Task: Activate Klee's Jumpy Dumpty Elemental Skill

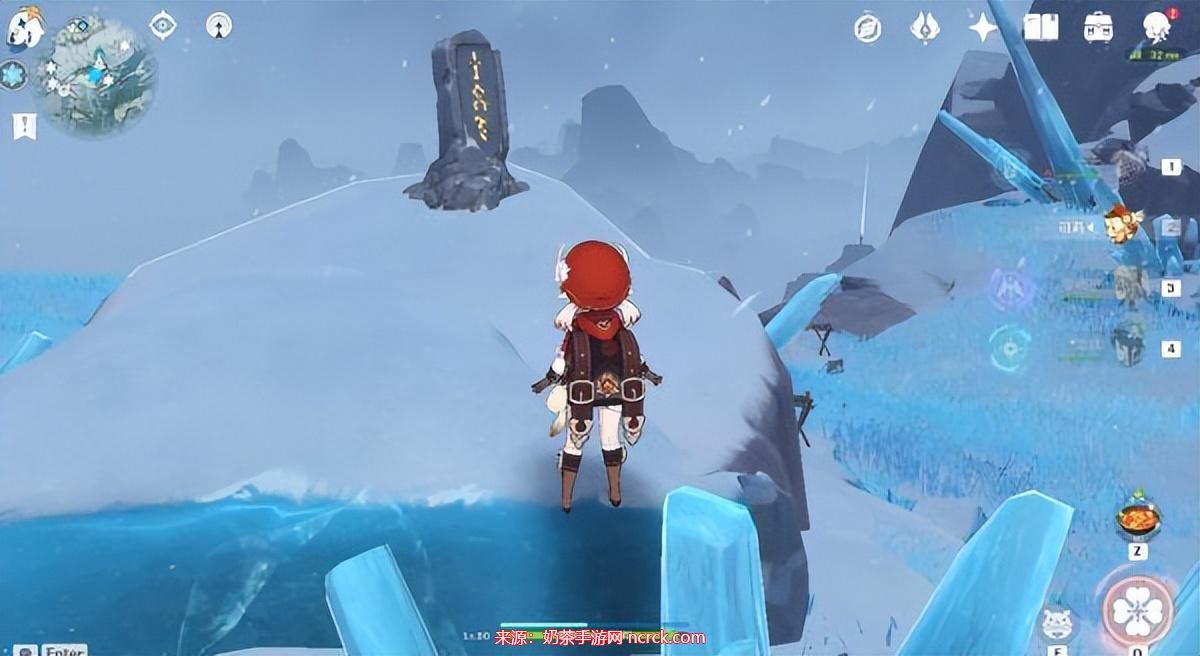Action: tap(1059, 623)
